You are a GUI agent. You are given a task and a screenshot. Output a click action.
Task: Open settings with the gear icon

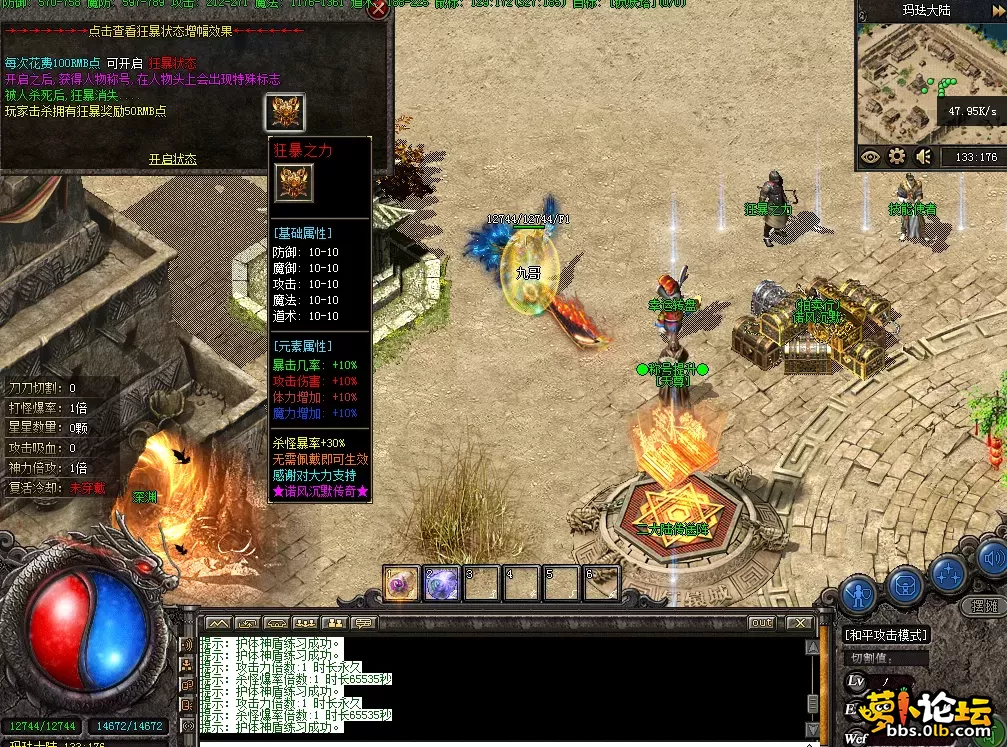pyautogui.click(x=897, y=156)
